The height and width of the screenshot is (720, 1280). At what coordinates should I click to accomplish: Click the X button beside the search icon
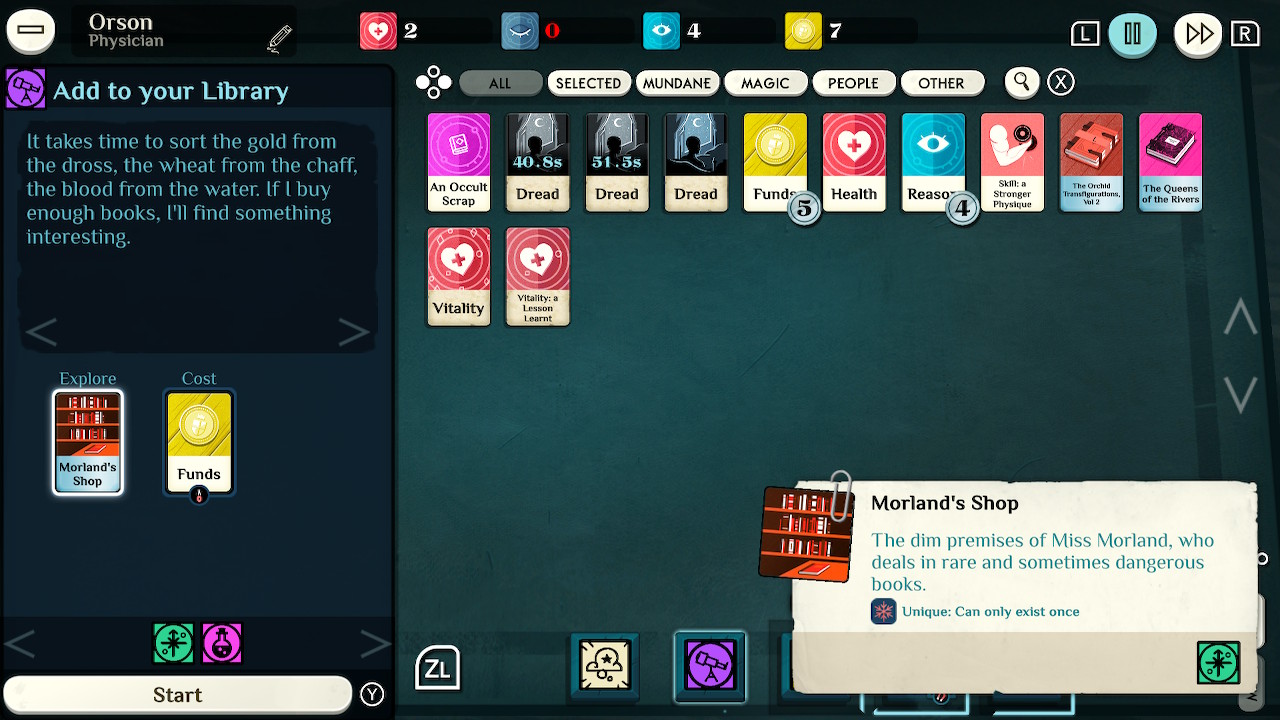(x=1060, y=81)
